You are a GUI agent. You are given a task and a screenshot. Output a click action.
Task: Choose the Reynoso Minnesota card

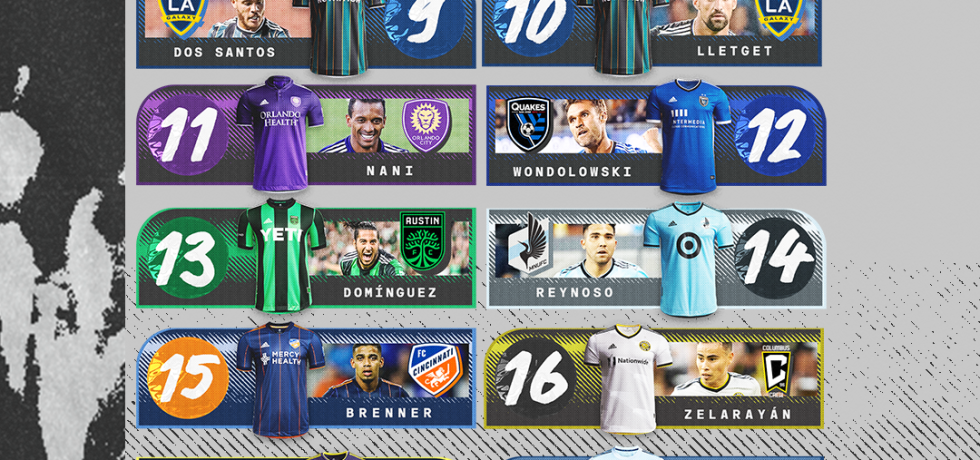click(x=655, y=257)
